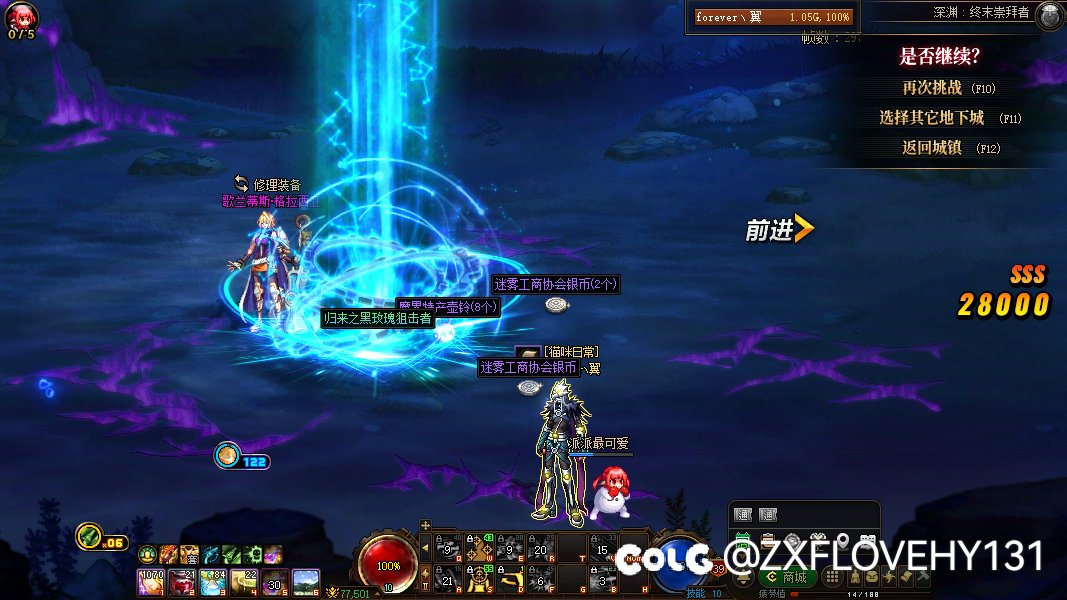Click the blue 122 coin indicator

click(242, 458)
